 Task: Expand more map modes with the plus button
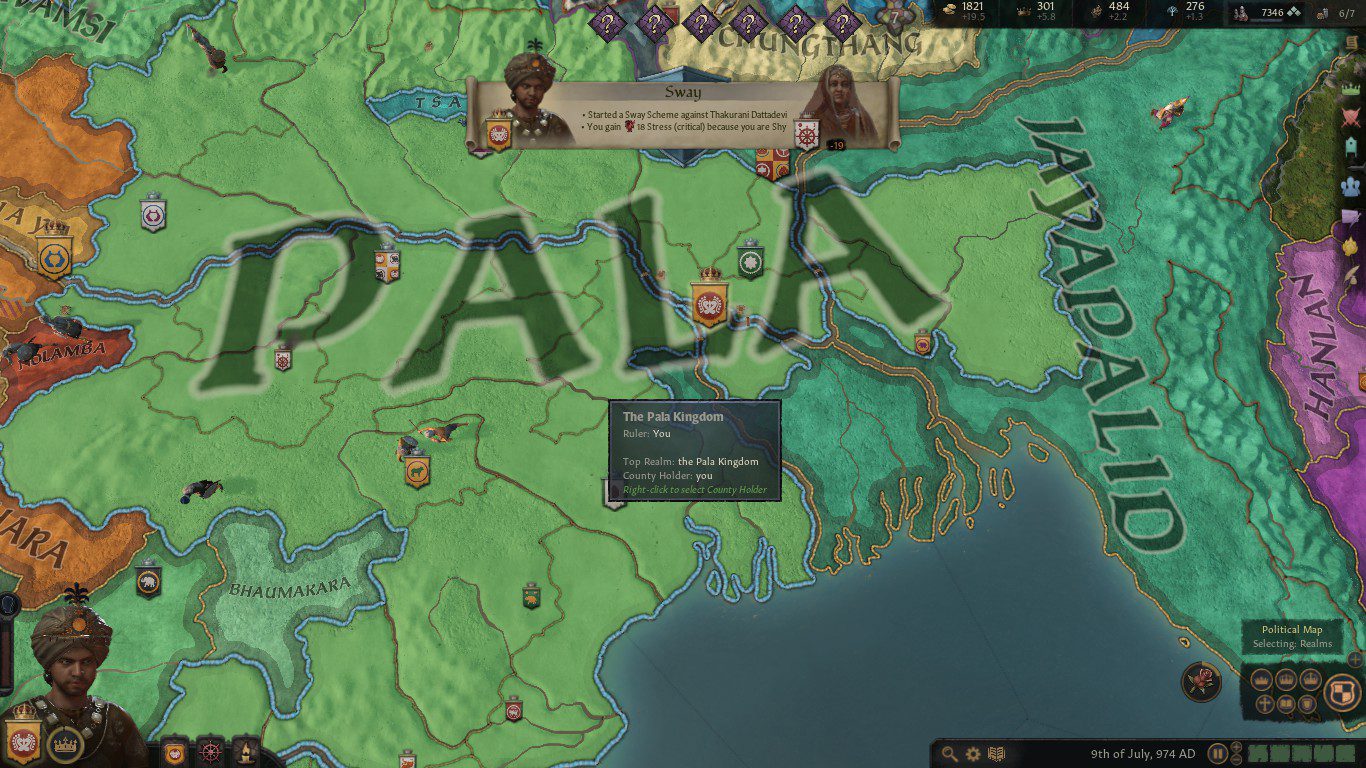(x=1355, y=659)
